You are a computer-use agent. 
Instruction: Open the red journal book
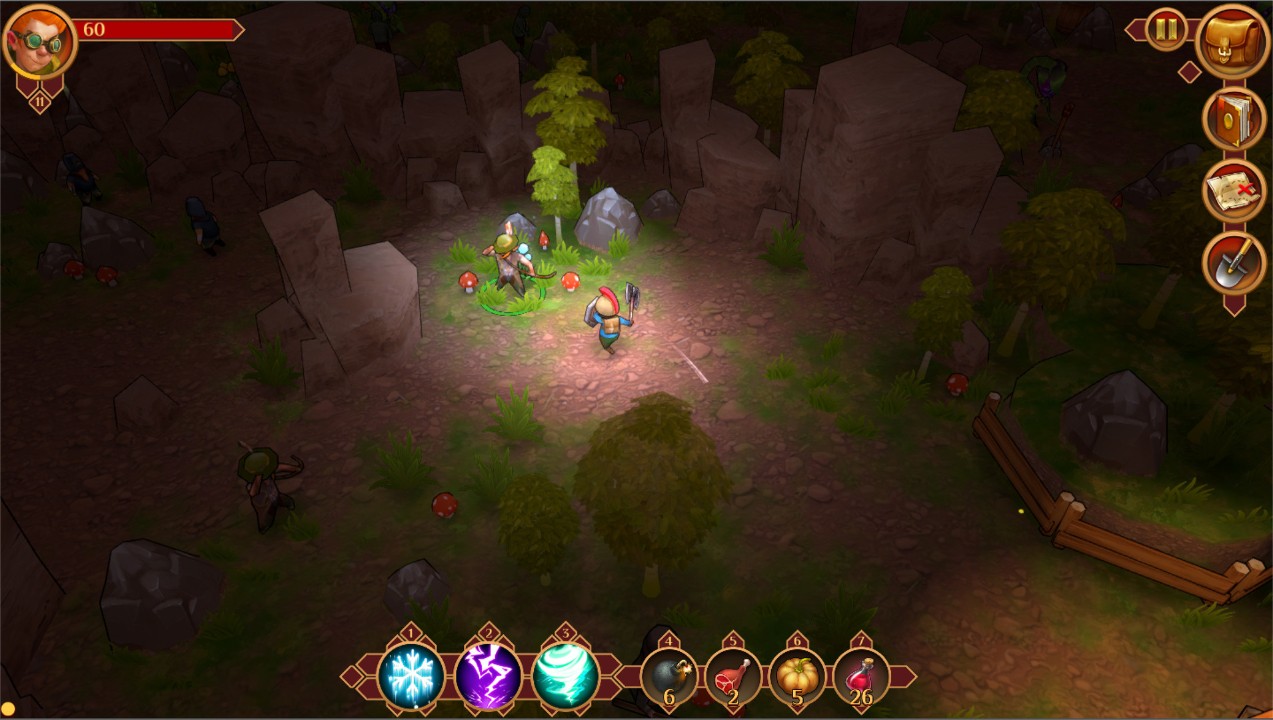click(1233, 118)
